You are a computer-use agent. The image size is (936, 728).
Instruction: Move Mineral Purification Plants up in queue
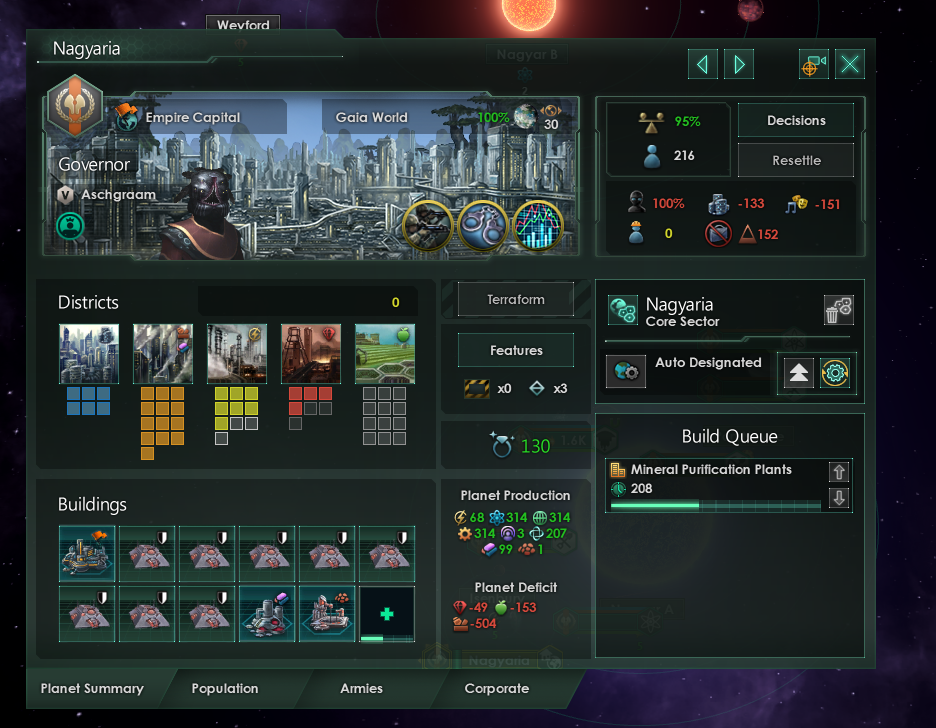pyautogui.click(x=839, y=472)
